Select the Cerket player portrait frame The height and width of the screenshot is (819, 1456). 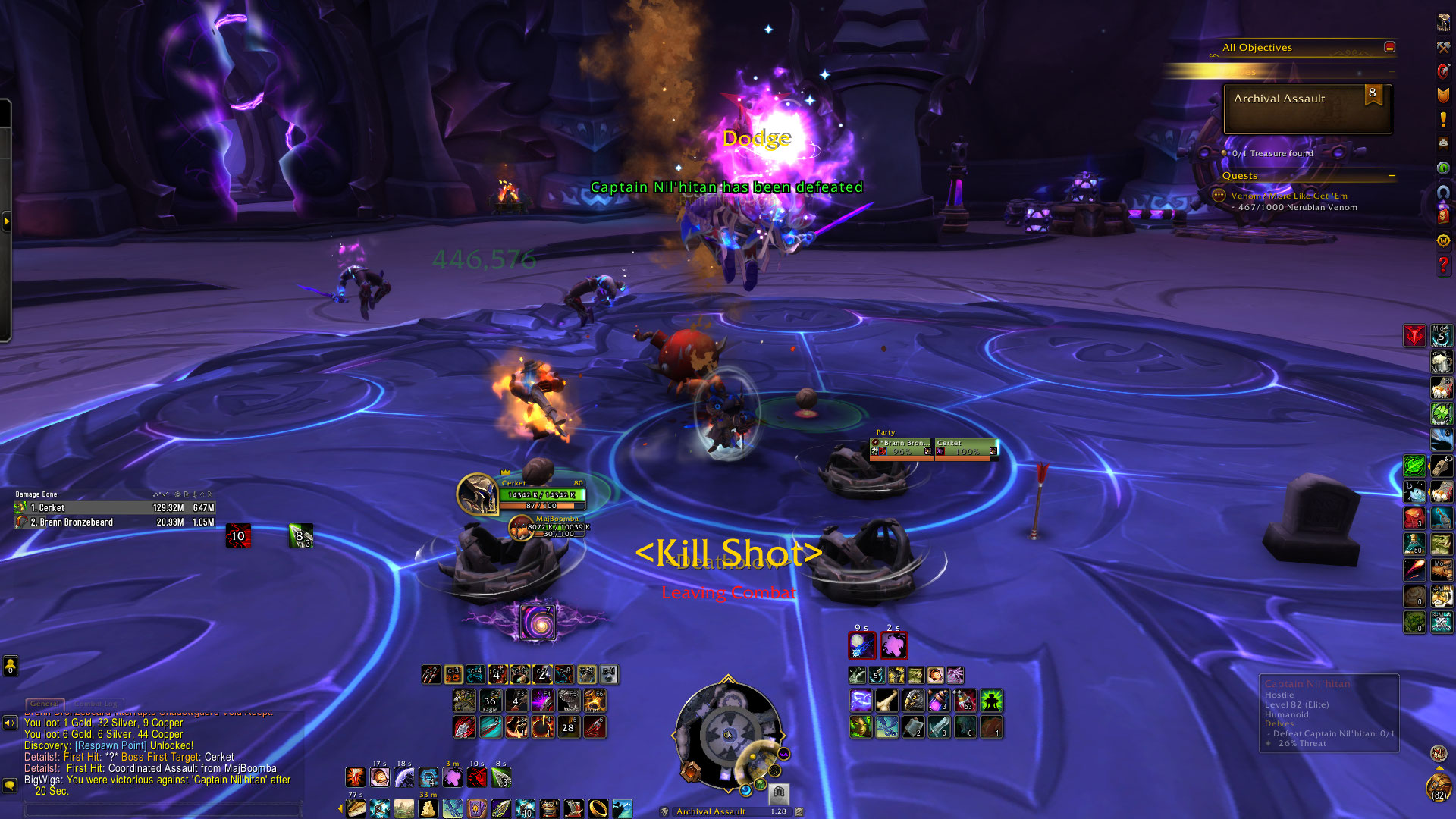pos(478,493)
